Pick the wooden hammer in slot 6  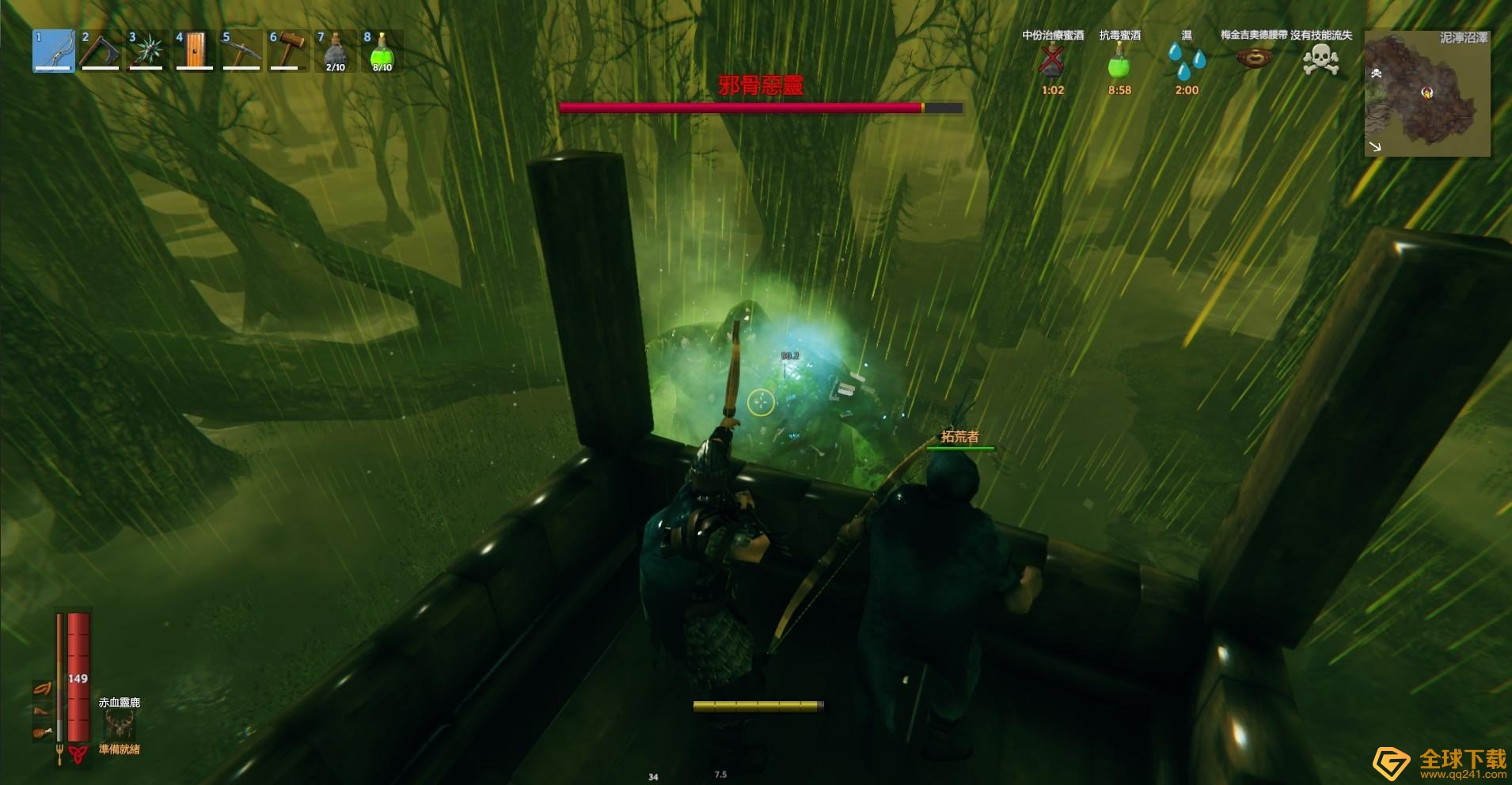pyautogui.click(x=288, y=51)
